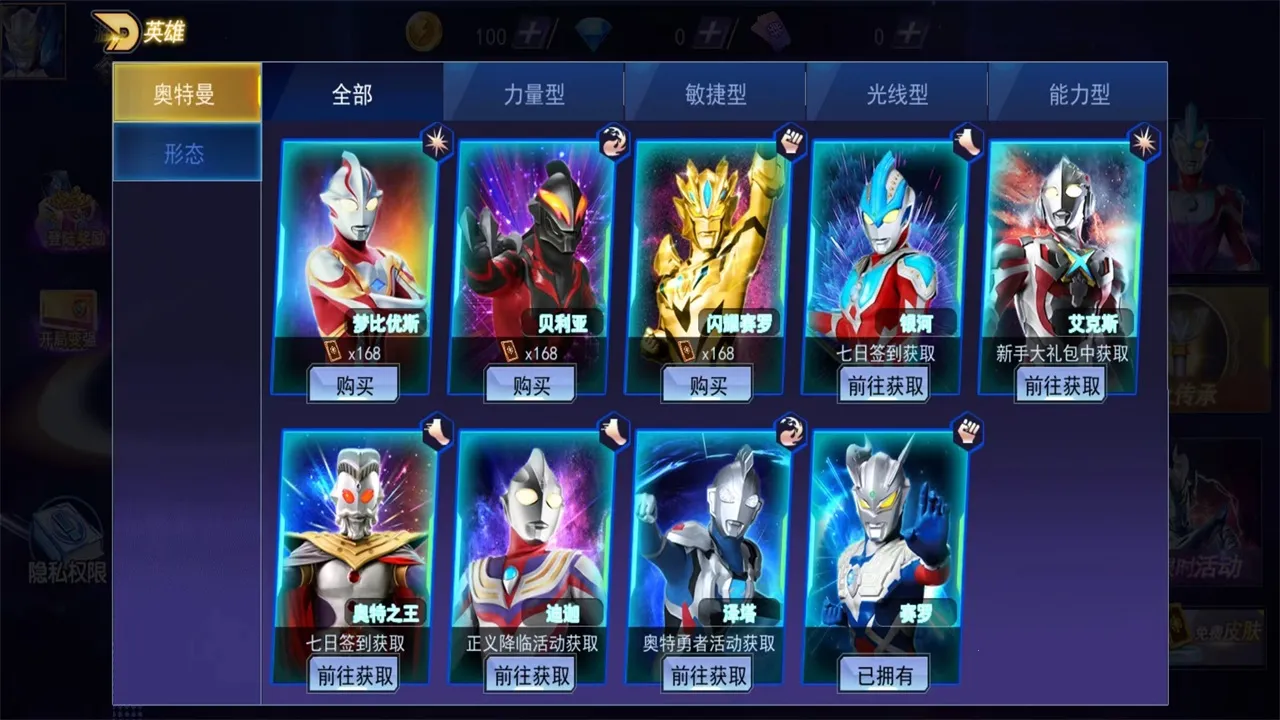Go get 艾克斯 via 前往获取
This screenshot has height=720, width=1280.
tap(1062, 385)
